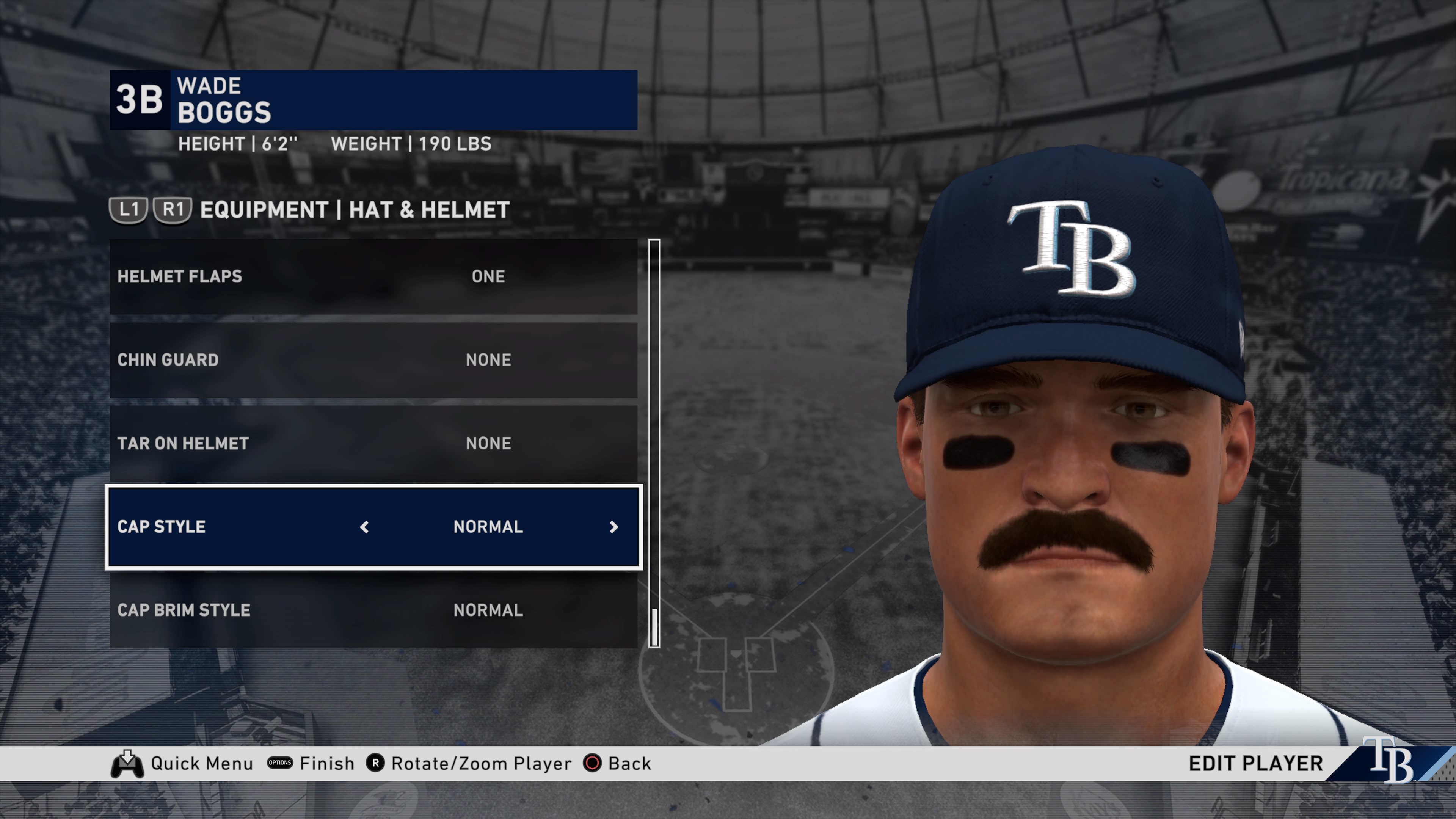This screenshot has width=1456, height=819.
Task: Click the equipment list scrollbar
Action: (654, 443)
